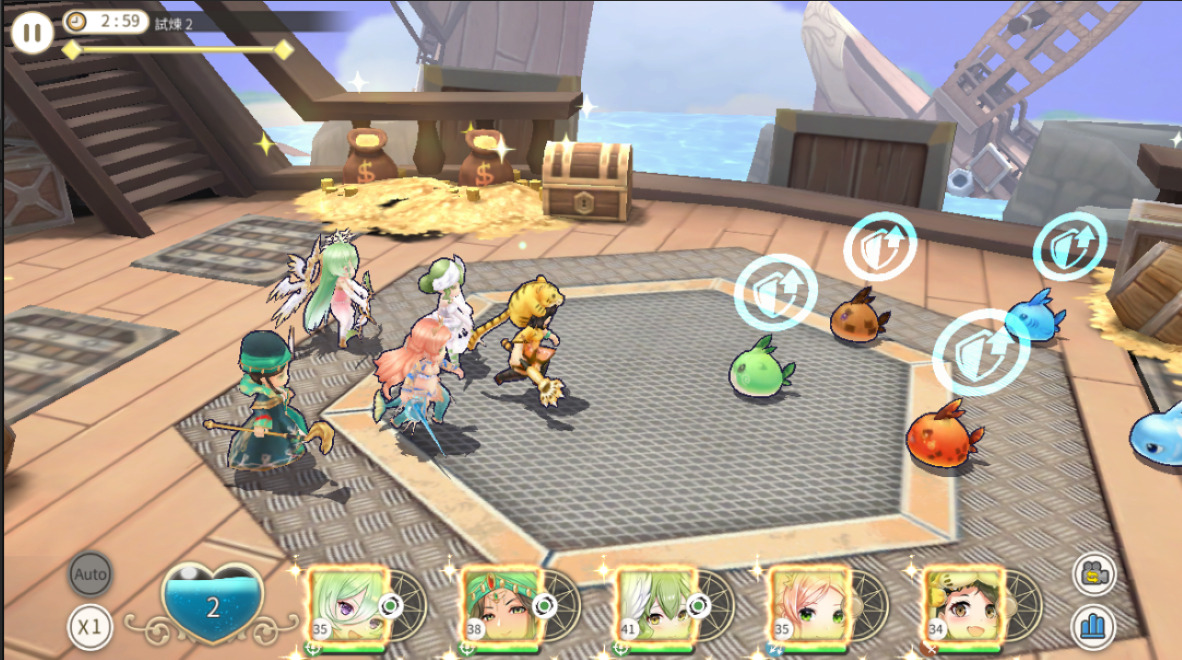Image resolution: width=1182 pixels, height=660 pixels.
Task: Pause the battle
Action: 32,32
